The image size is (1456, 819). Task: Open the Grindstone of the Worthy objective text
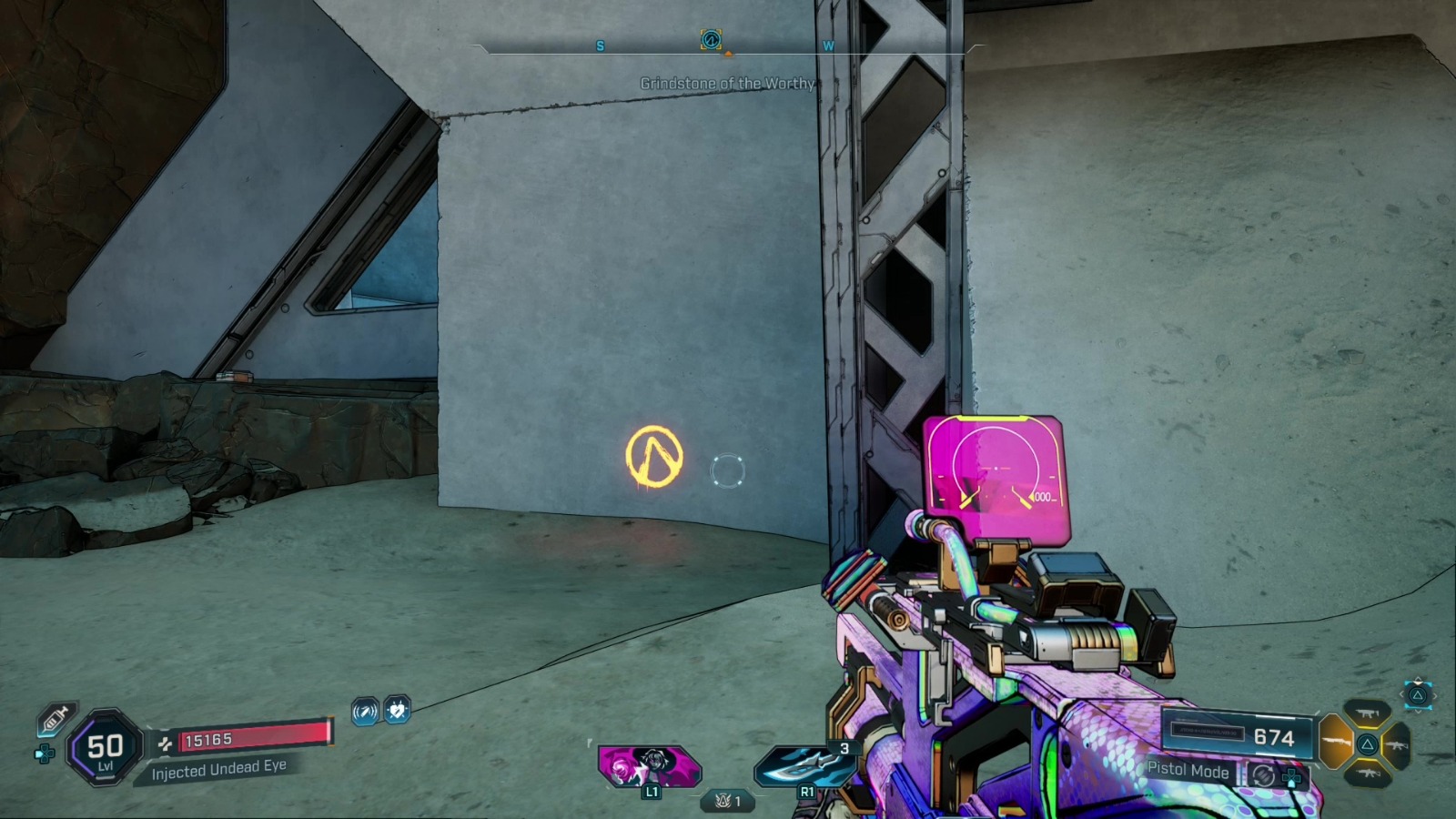point(728,81)
